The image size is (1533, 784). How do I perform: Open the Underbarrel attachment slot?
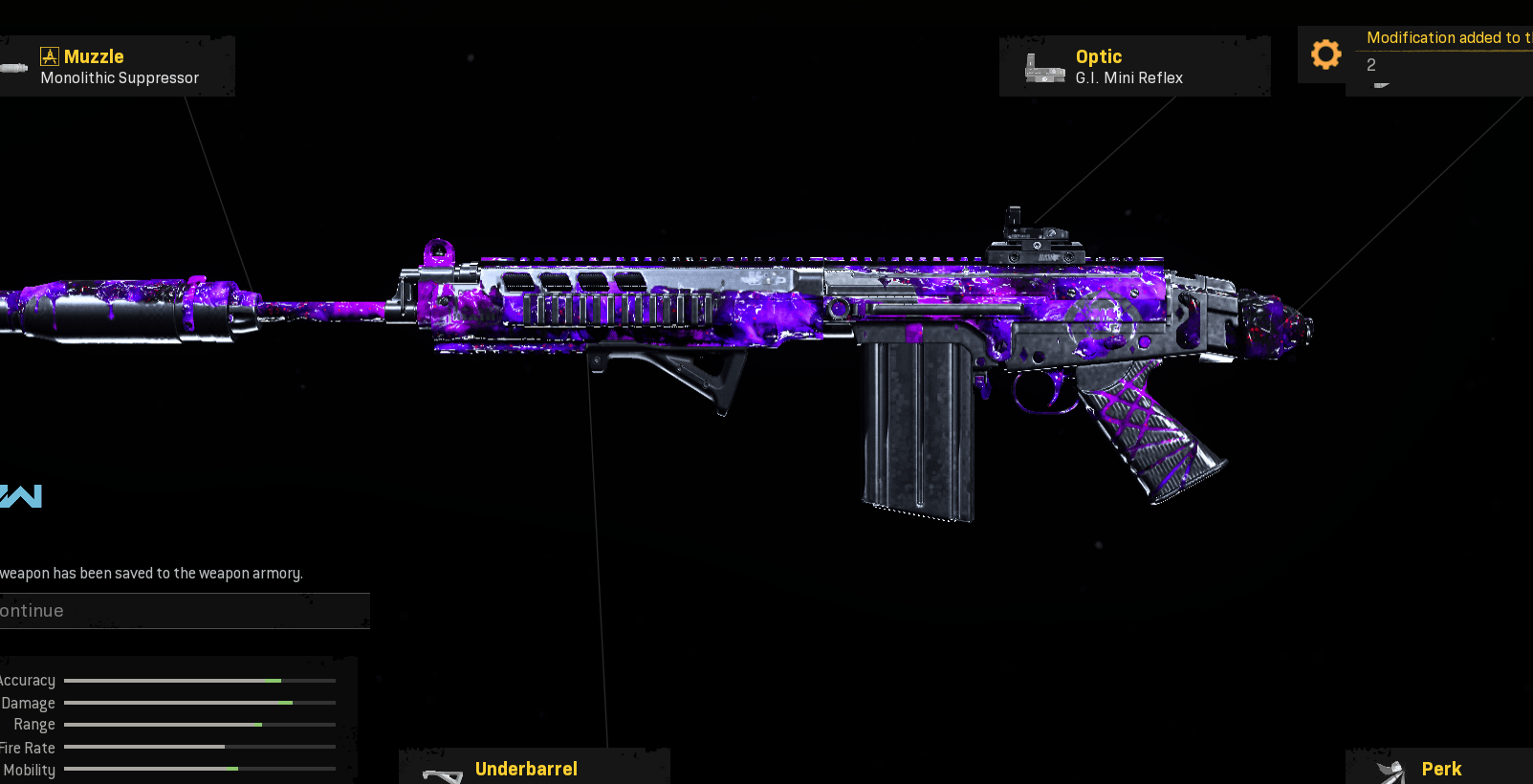(x=534, y=768)
